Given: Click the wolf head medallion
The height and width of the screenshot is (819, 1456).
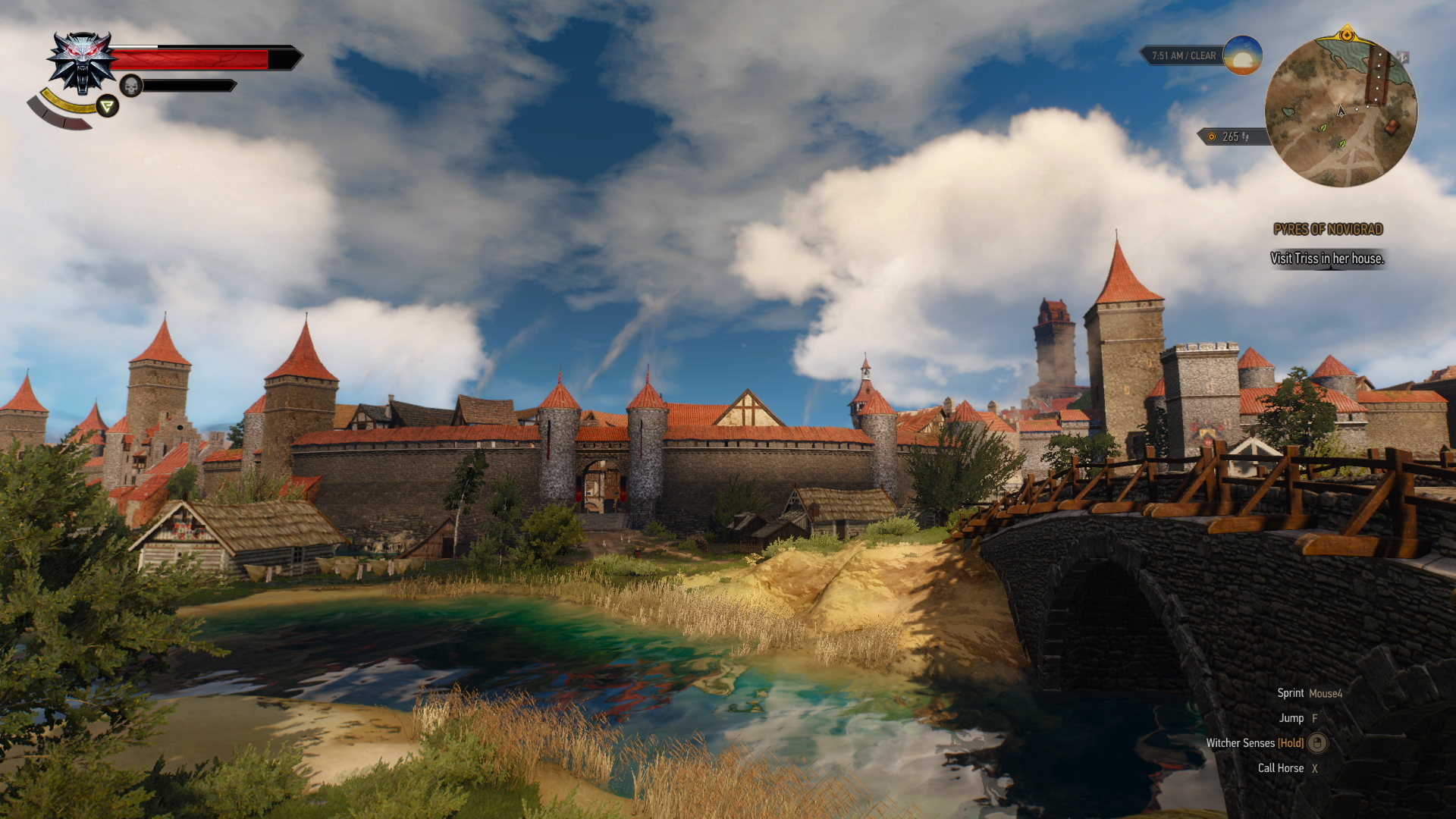Looking at the screenshot, I should click(82, 62).
